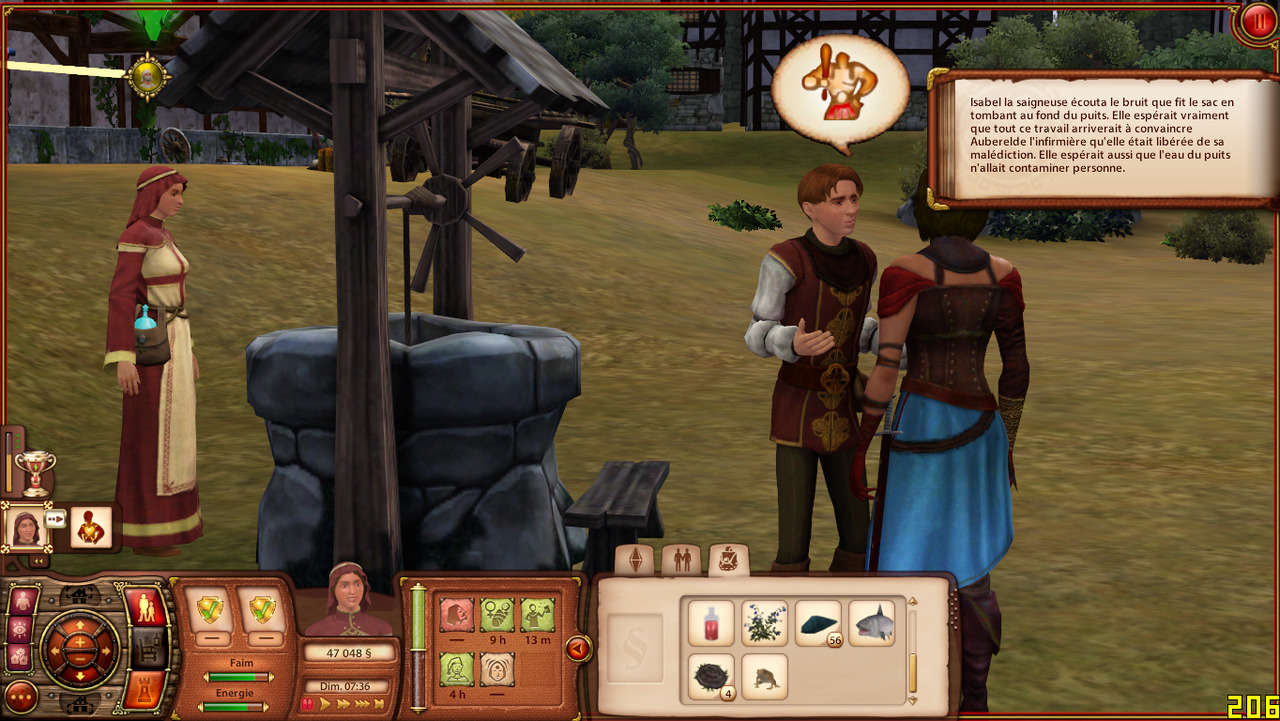The image size is (1280, 721).
Task: Select the blue flowering herb item
Action: pos(765,623)
